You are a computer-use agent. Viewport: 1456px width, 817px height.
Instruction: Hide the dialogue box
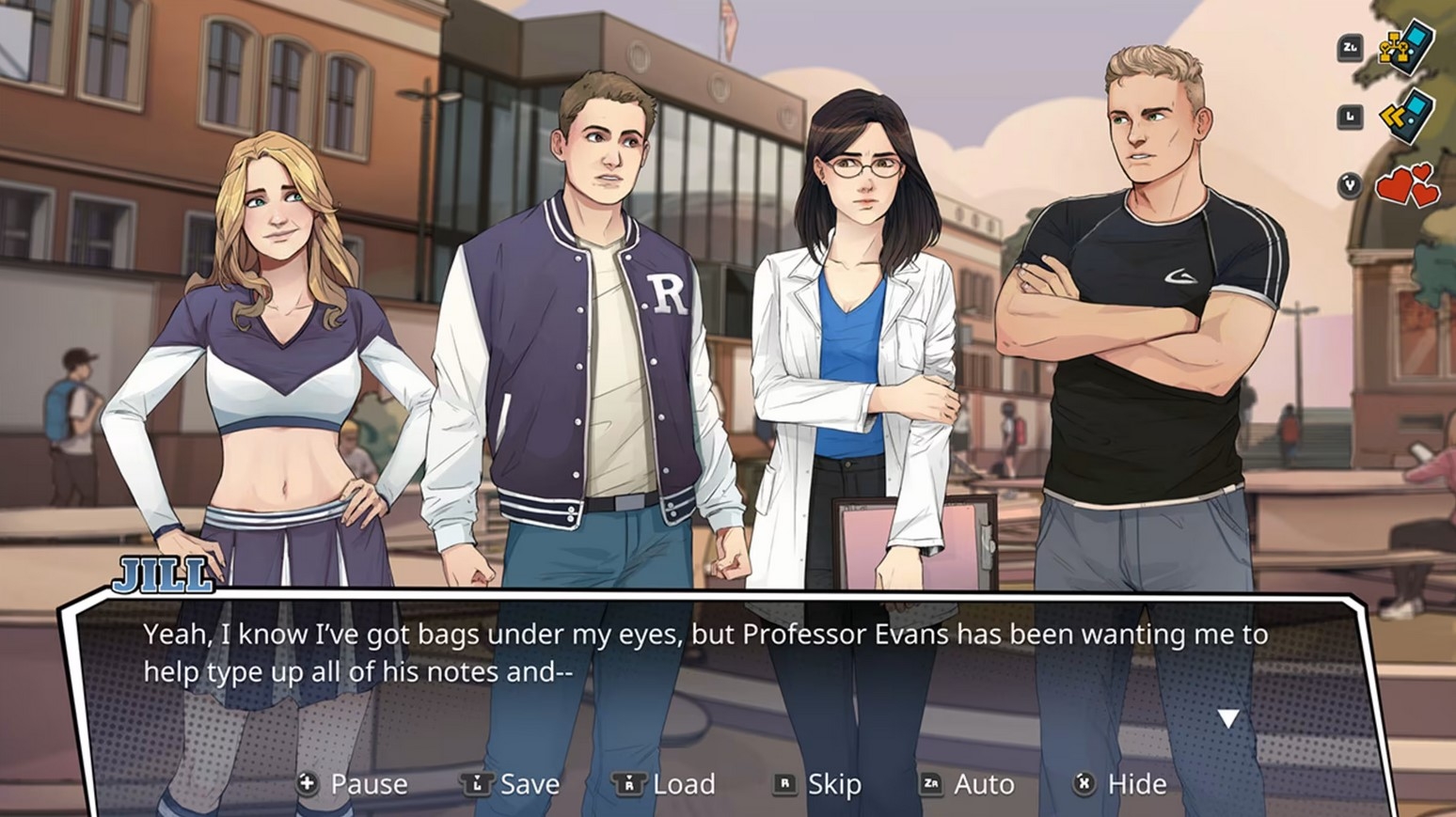click(x=1120, y=783)
